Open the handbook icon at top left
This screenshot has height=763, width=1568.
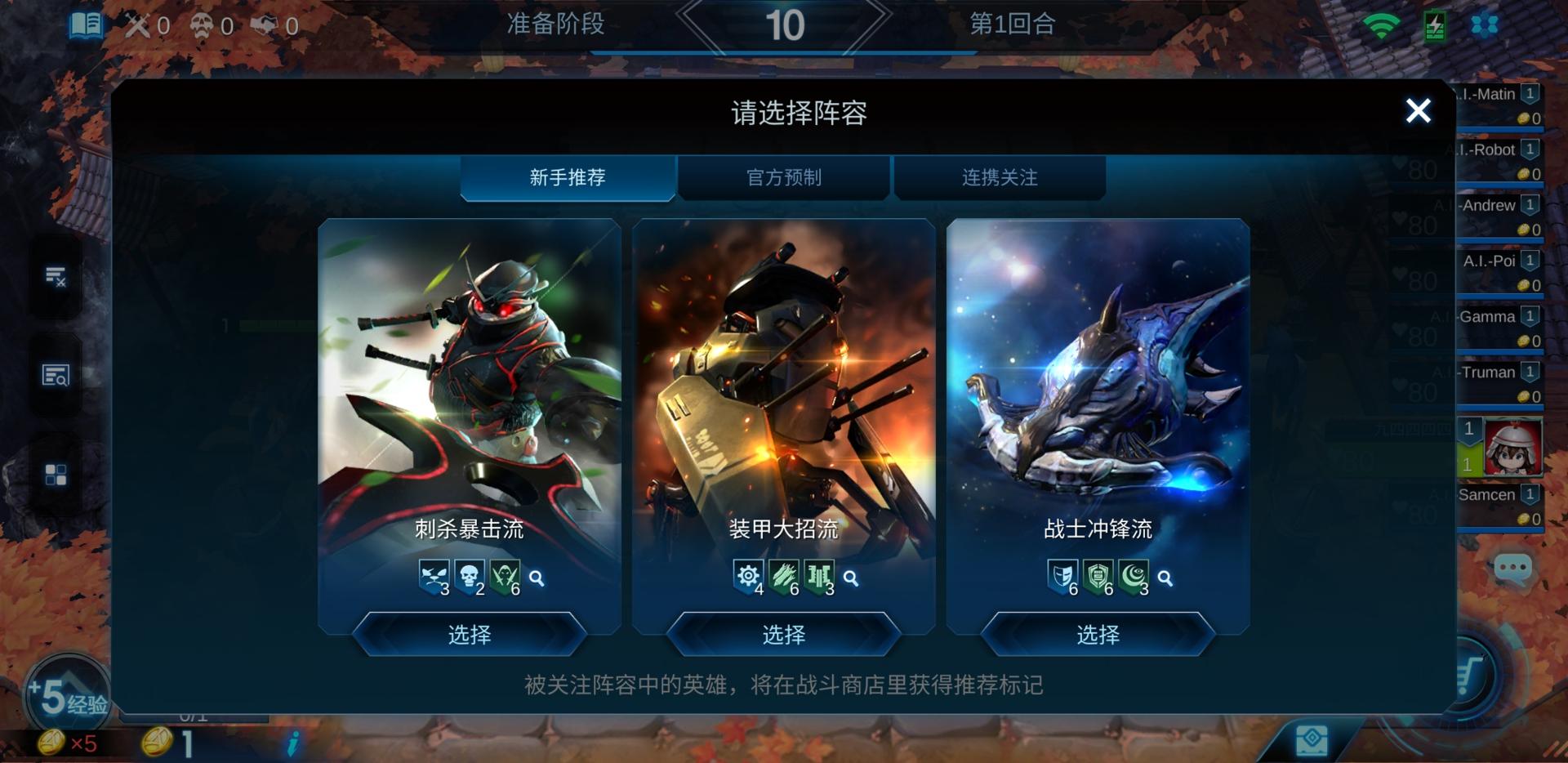click(x=84, y=25)
